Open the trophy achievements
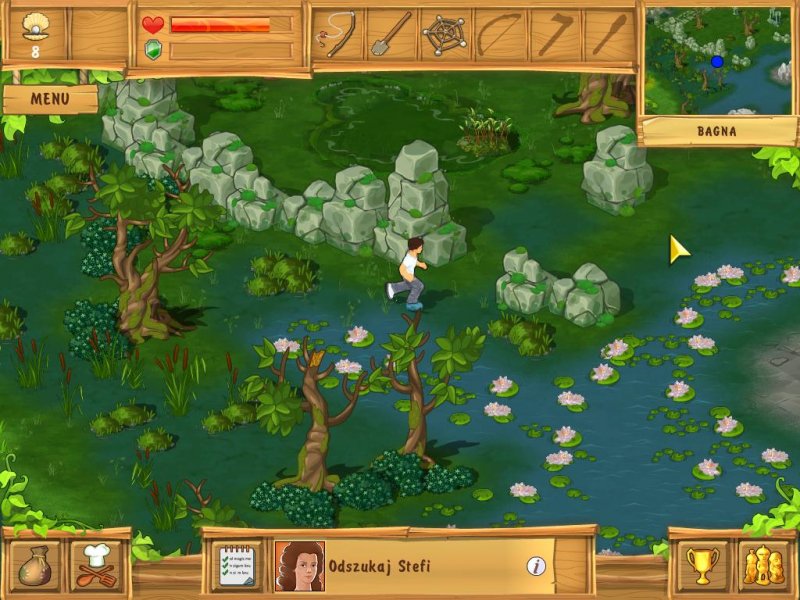This screenshot has width=800, height=600. click(x=704, y=565)
